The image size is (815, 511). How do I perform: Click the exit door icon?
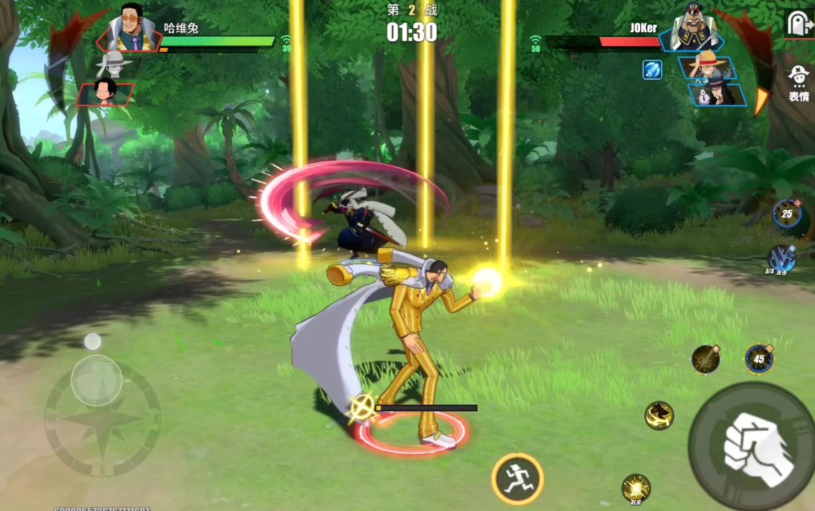click(x=798, y=24)
